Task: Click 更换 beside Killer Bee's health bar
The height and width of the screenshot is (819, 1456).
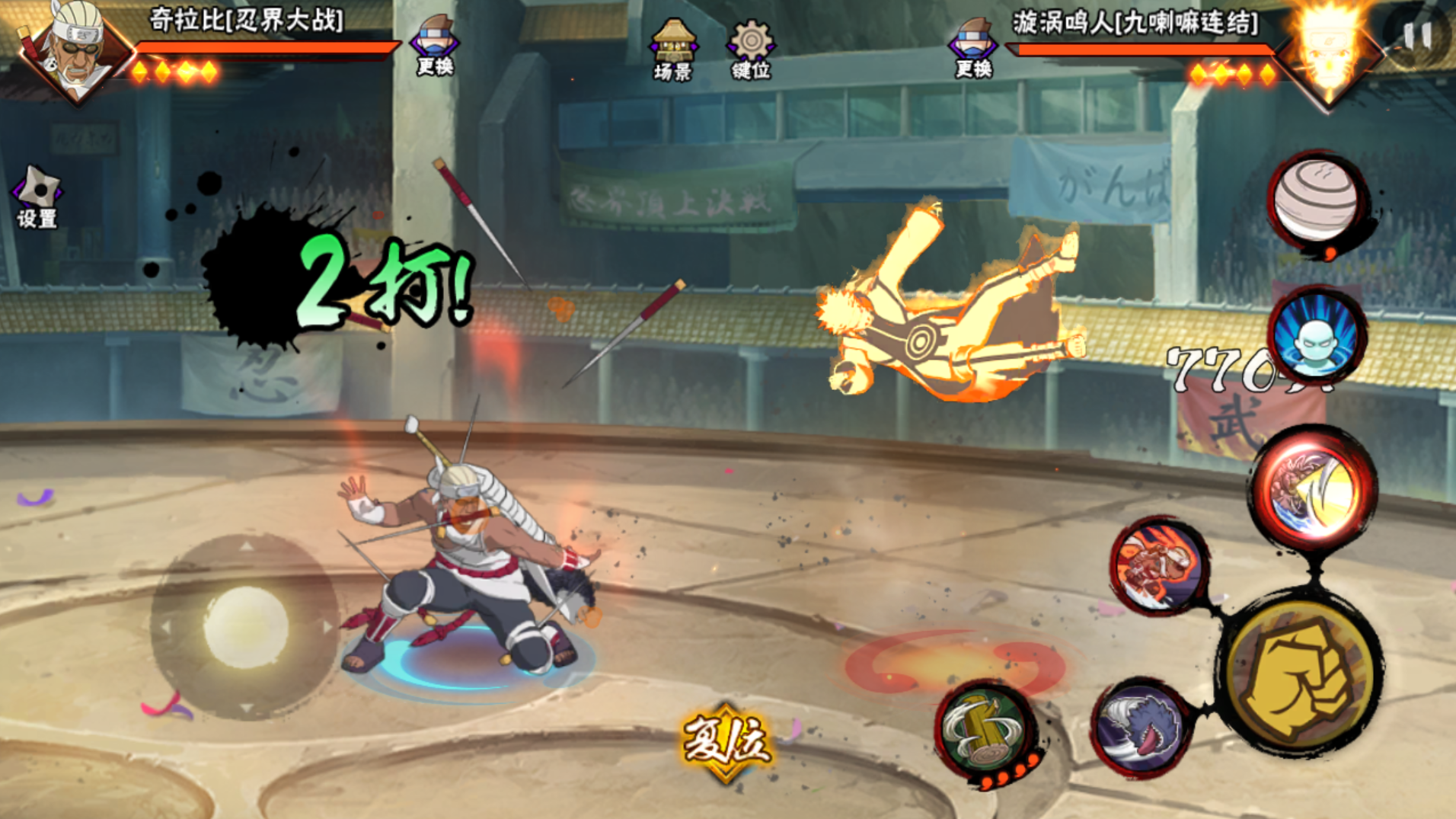Action: click(x=435, y=46)
